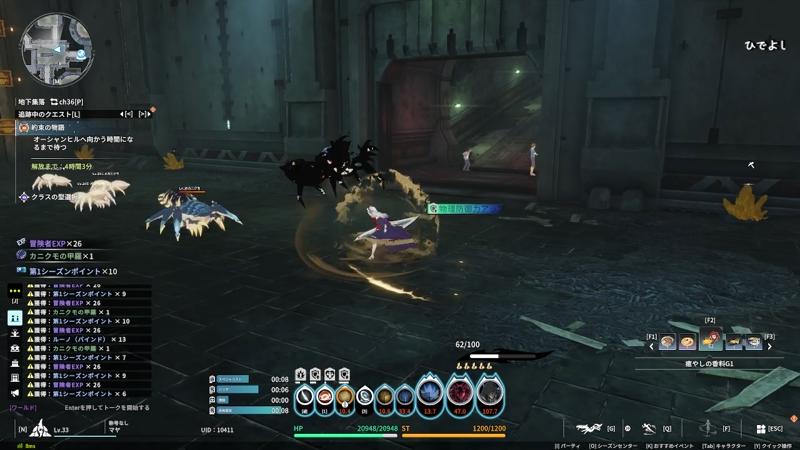Viewport: 800px width, 450px height.
Task: Activate the white-haired ultimate skill icon
Action: click(x=489, y=391)
